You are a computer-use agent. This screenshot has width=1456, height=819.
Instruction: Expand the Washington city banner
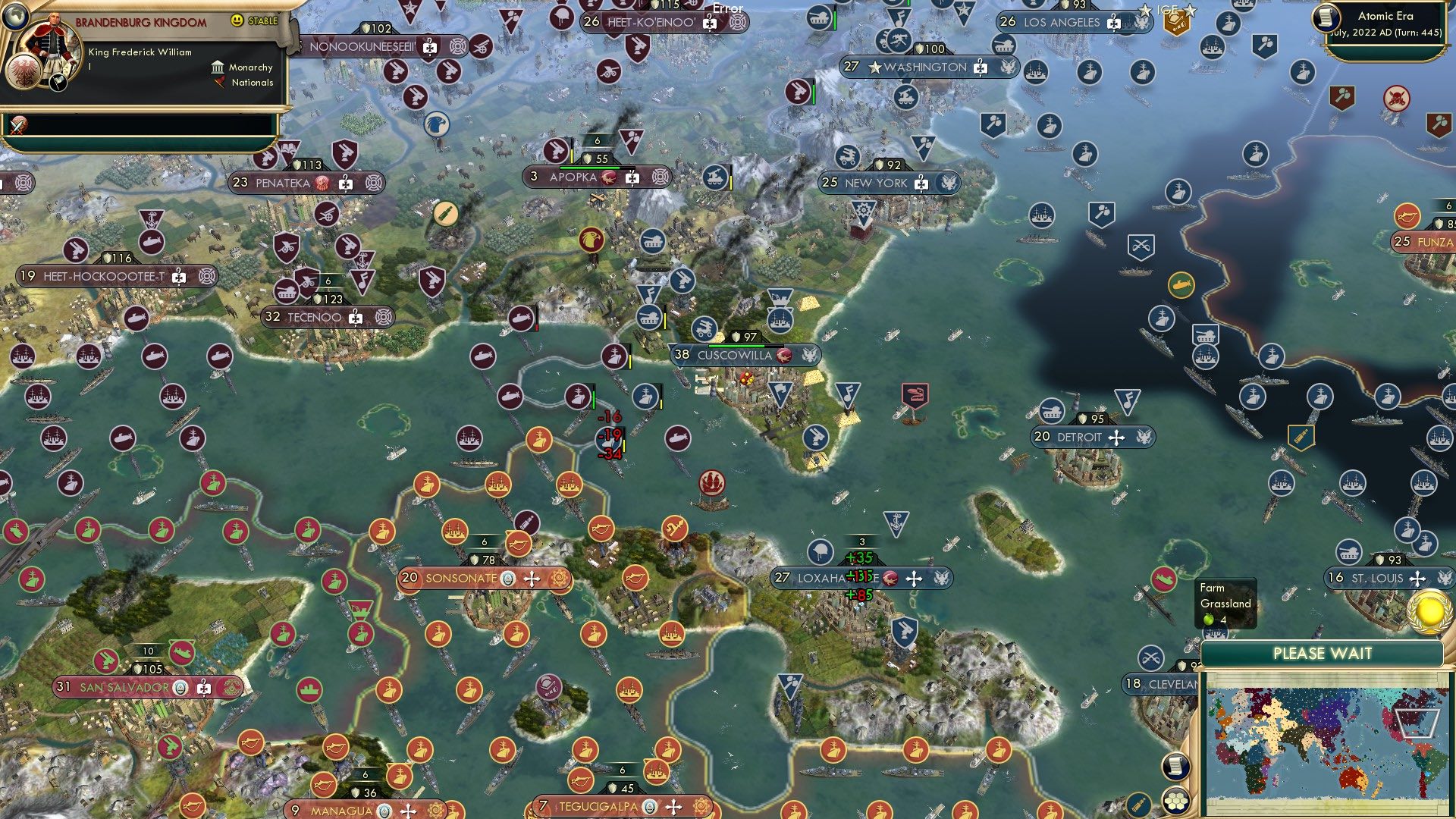pyautogui.click(x=929, y=67)
